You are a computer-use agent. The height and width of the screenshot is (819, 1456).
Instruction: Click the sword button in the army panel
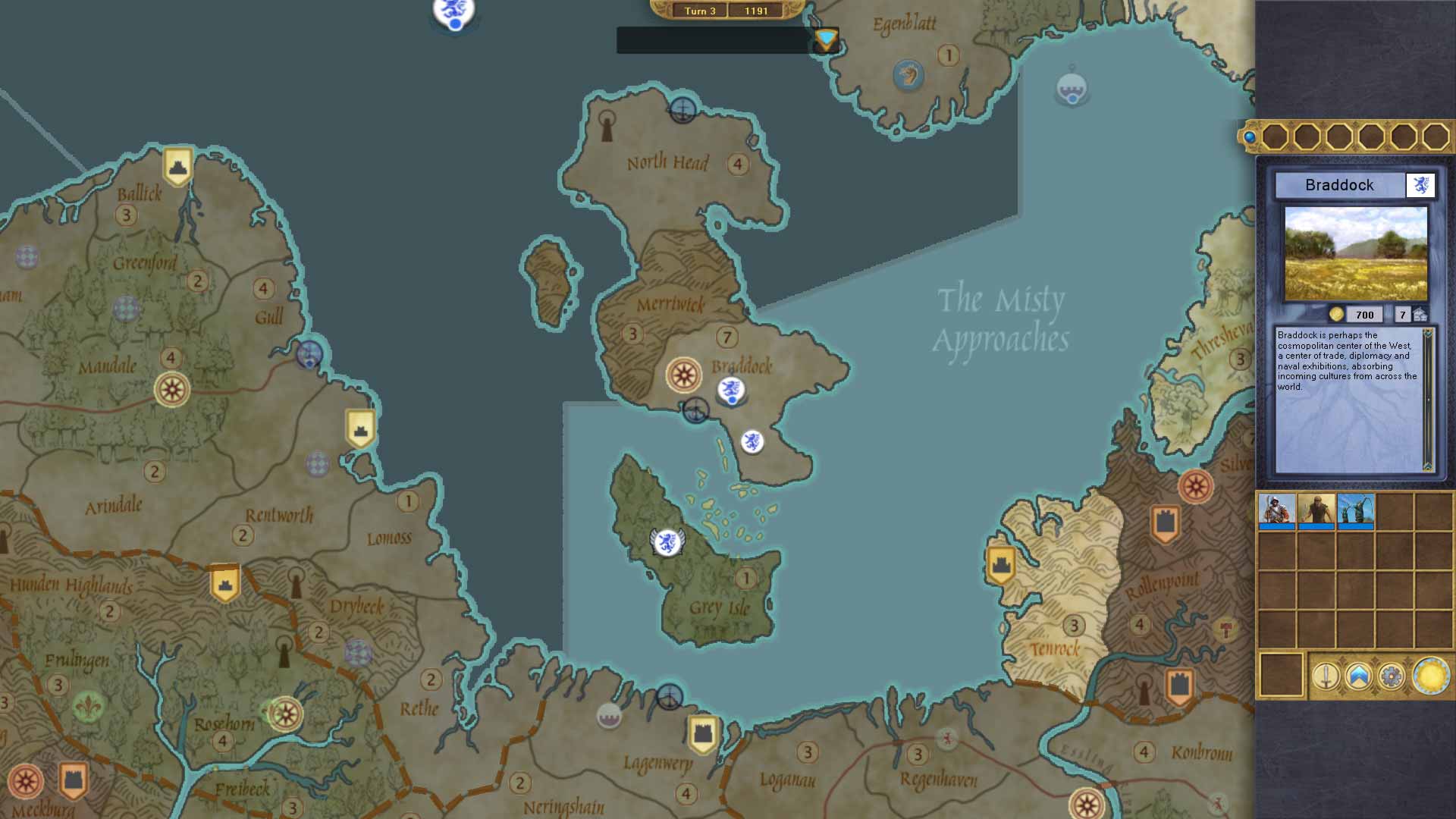1326,676
